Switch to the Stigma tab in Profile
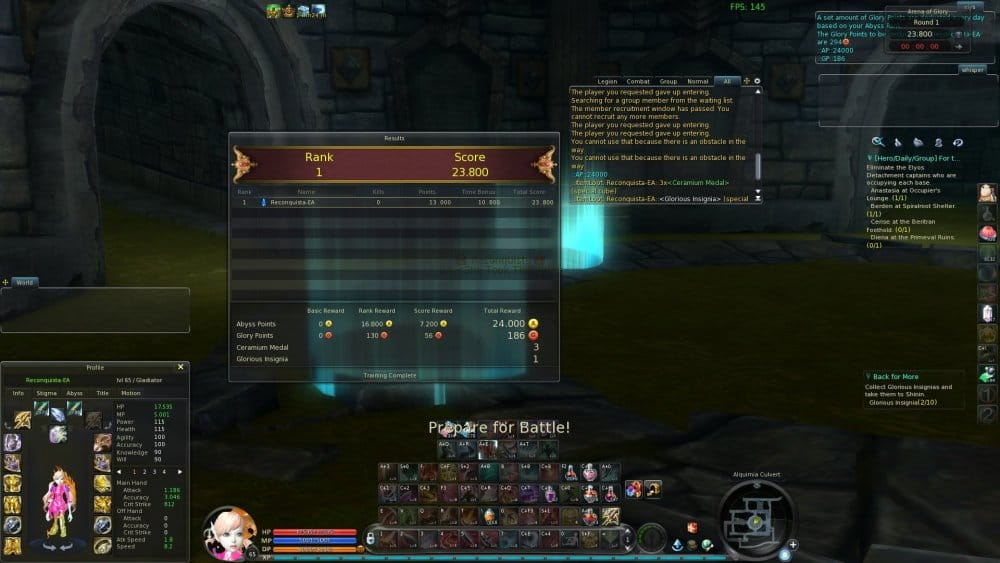Screen dimensions: 1000x563 click(47, 393)
